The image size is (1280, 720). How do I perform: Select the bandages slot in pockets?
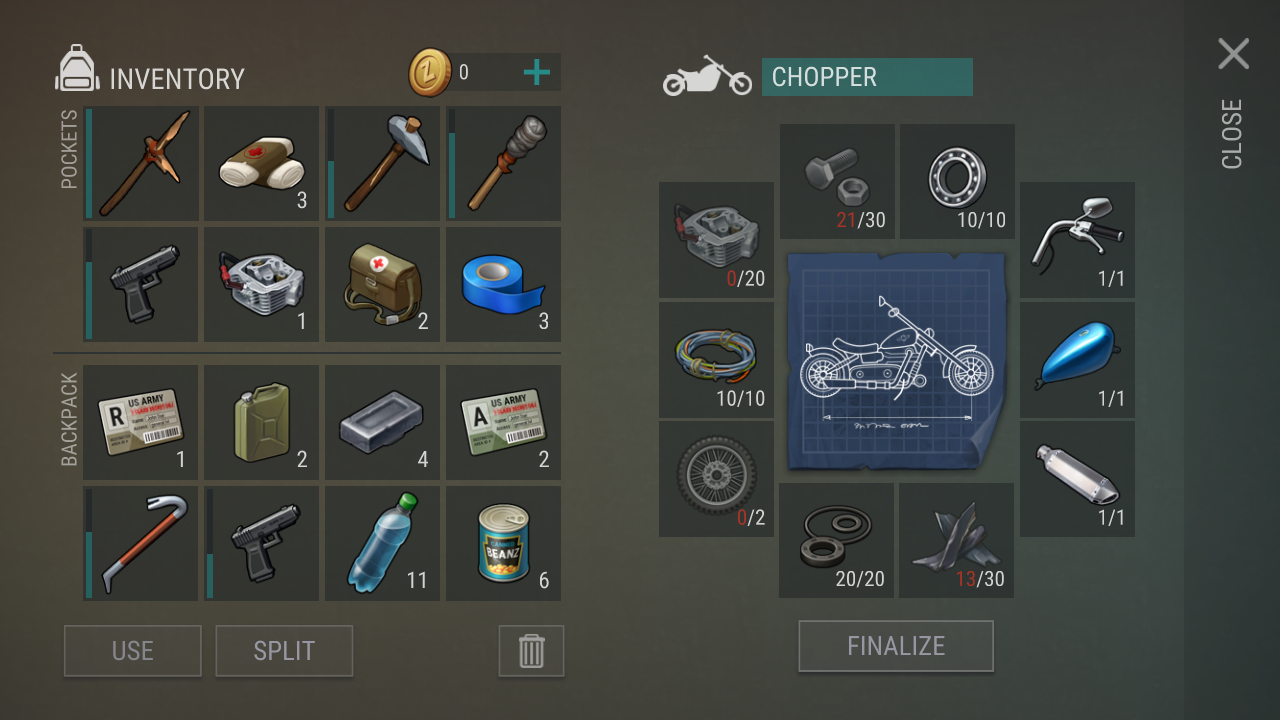[262, 164]
